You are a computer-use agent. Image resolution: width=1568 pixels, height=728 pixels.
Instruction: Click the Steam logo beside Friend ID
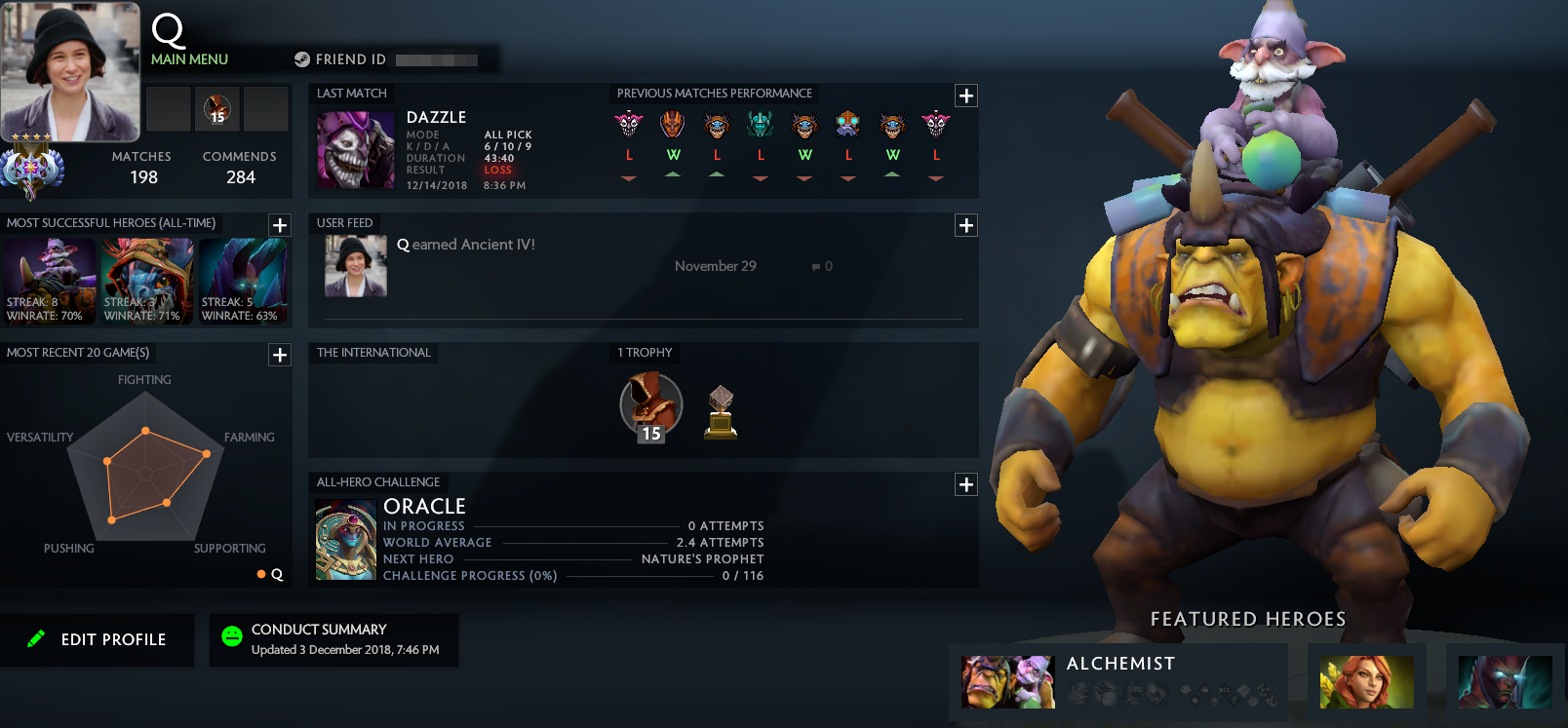click(303, 58)
